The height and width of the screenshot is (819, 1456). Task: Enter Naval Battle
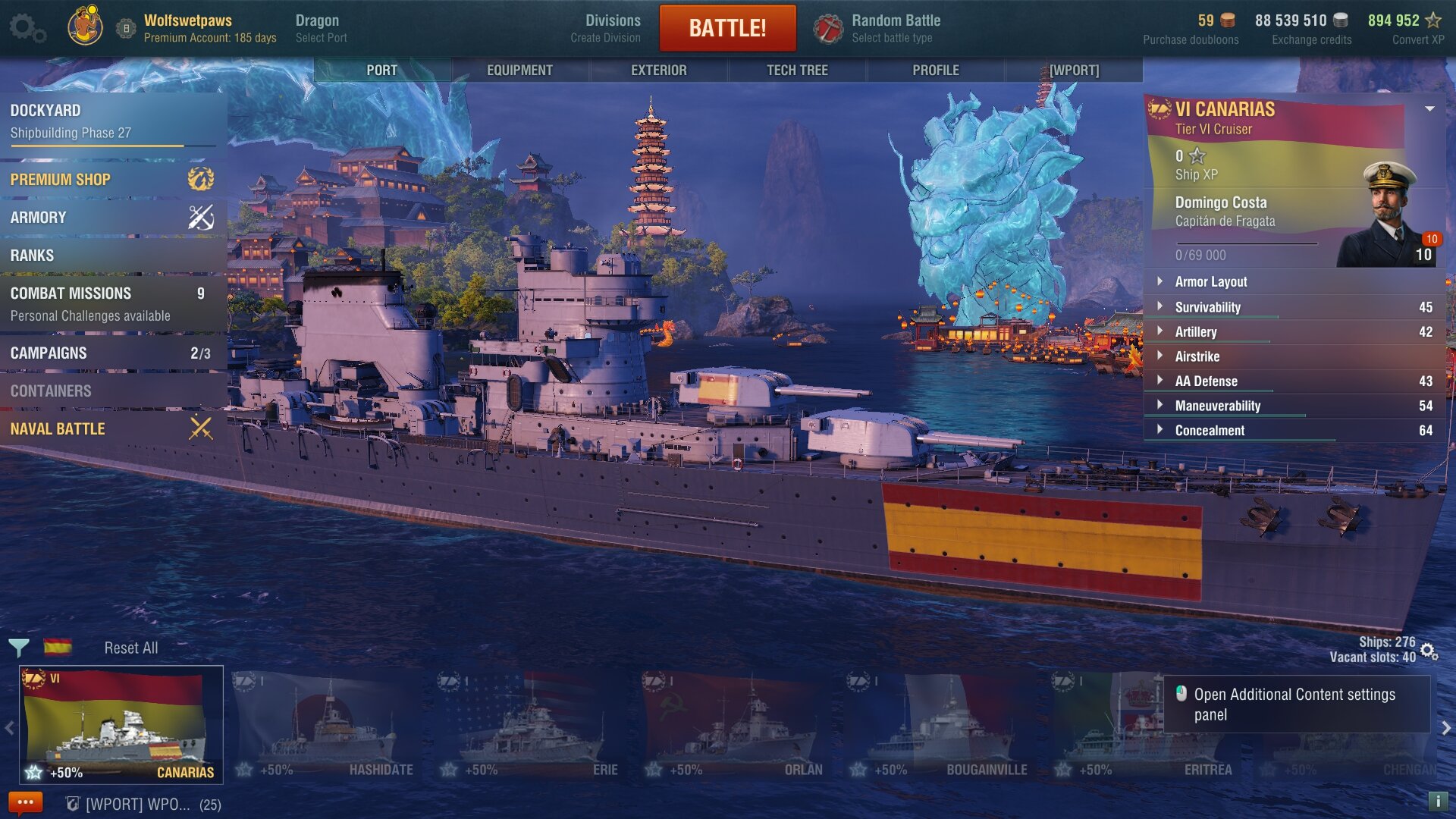click(x=114, y=429)
